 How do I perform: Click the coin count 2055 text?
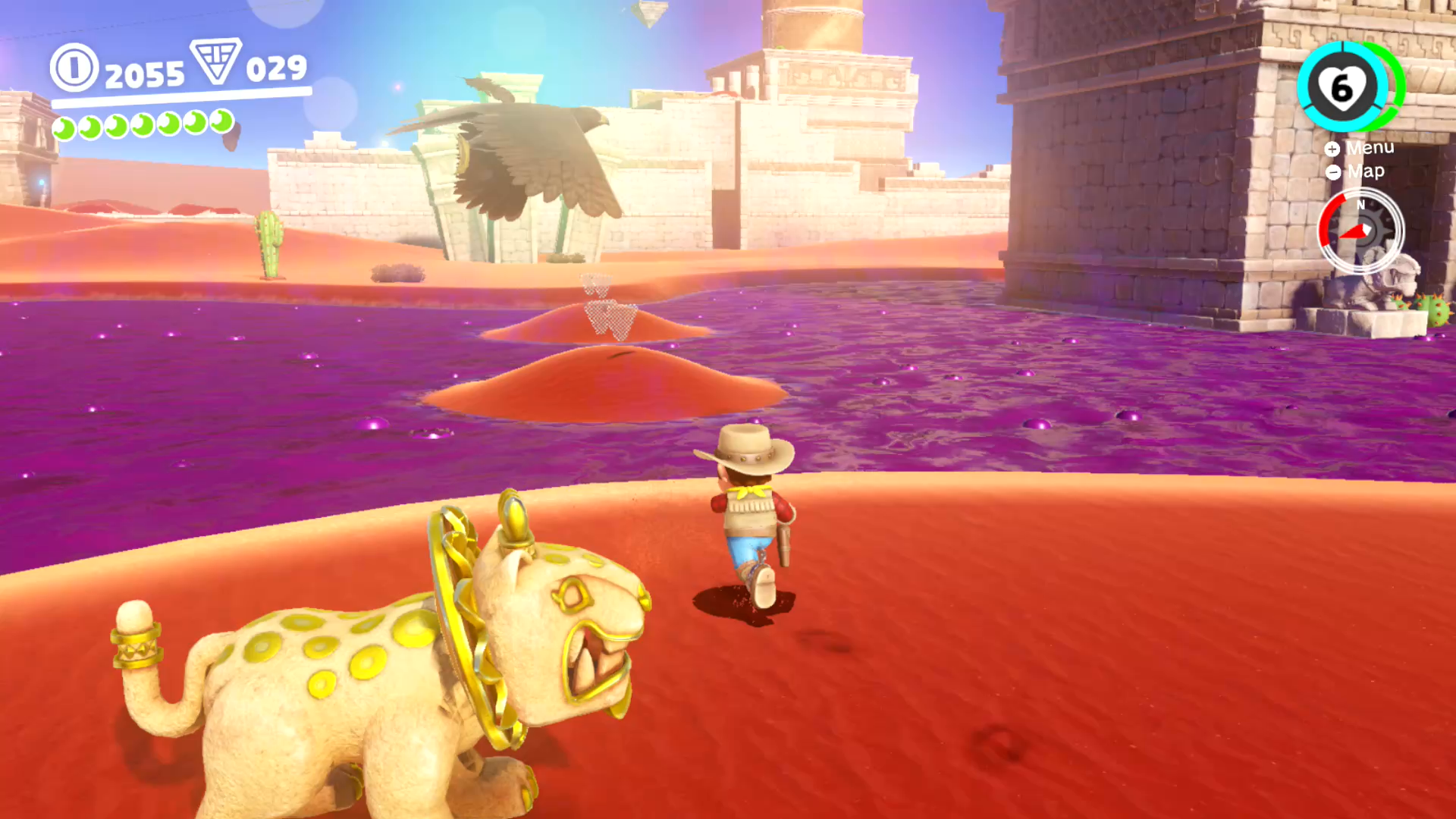coord(146,72)
